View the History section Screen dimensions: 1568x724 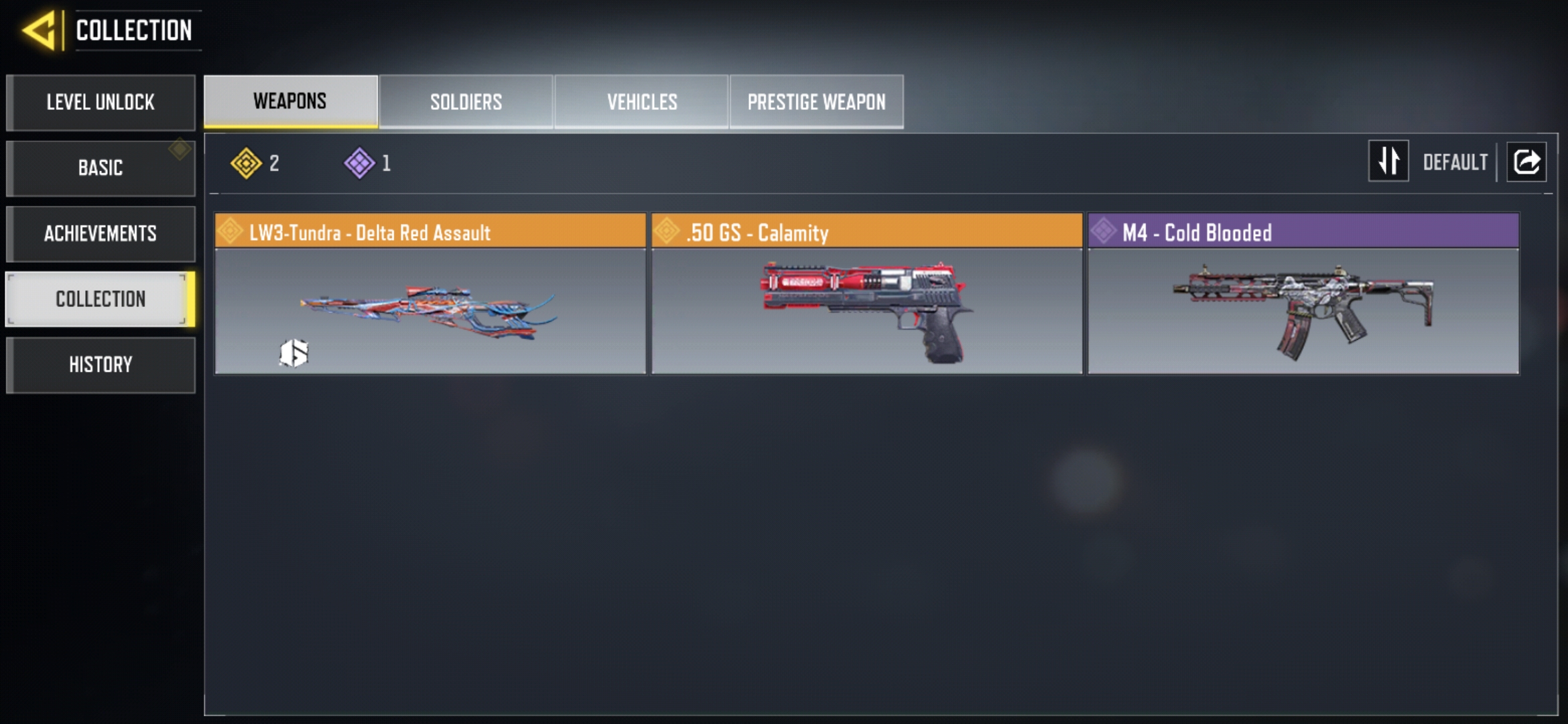click(x=101, y=365)
